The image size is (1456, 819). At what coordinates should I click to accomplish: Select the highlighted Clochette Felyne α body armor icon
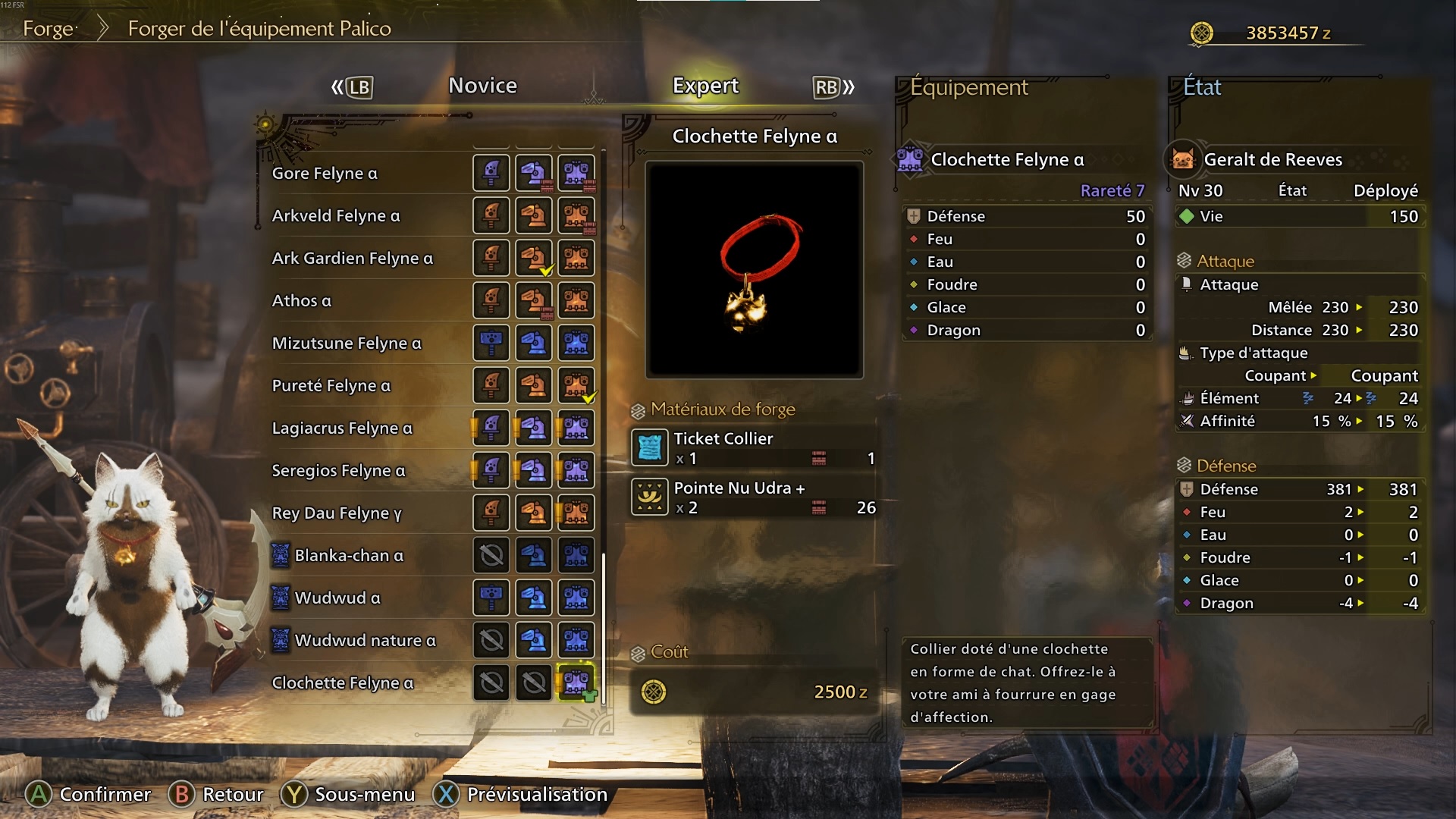click(x=576, y=683)
